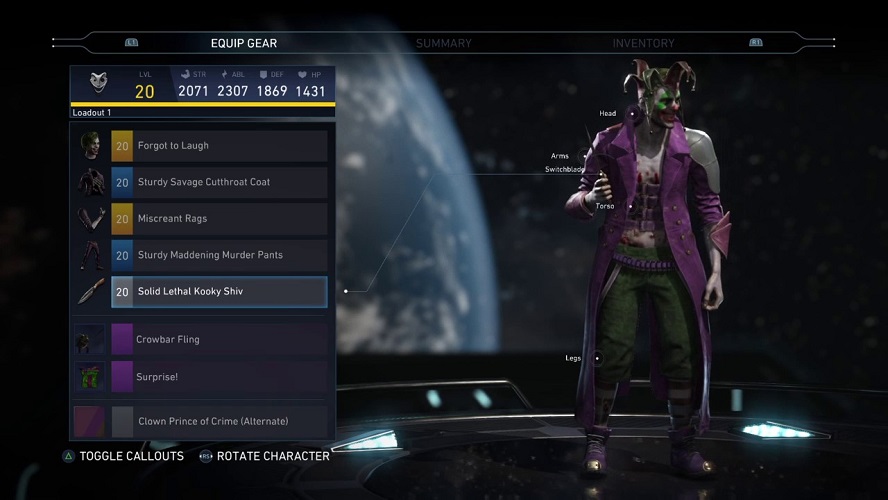The width and height of the screenshot is (888, 500).
Task: Select the Surprise! ability slot
Action: (x=218, y=377)
